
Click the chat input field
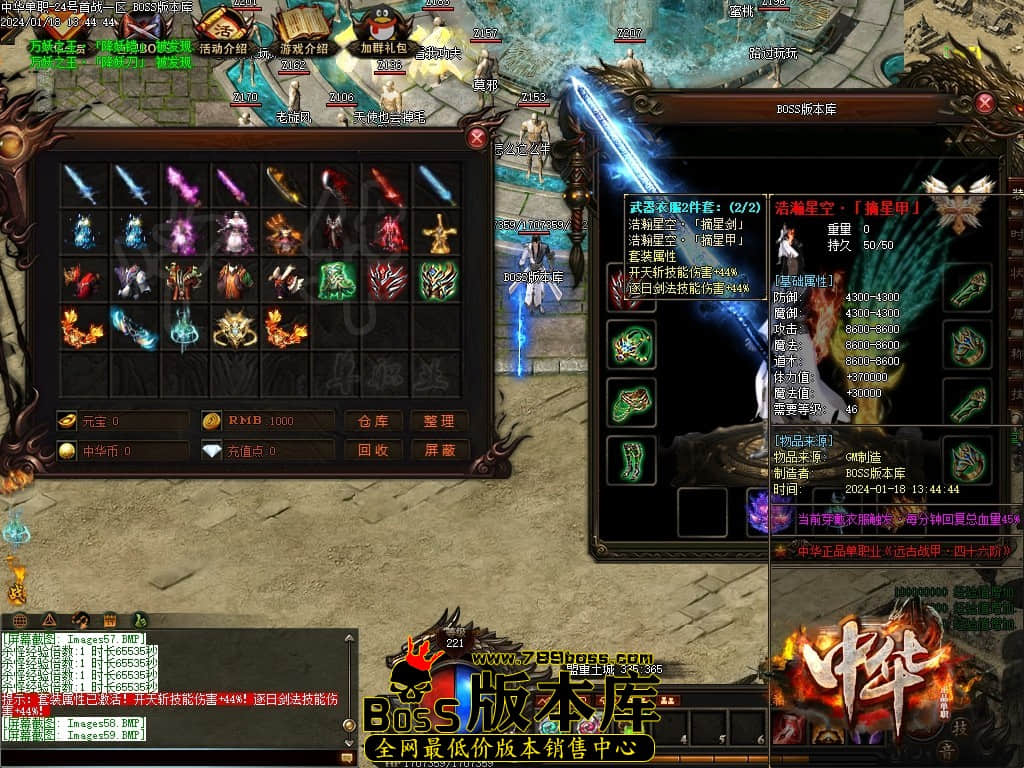(x=170, y=759)
